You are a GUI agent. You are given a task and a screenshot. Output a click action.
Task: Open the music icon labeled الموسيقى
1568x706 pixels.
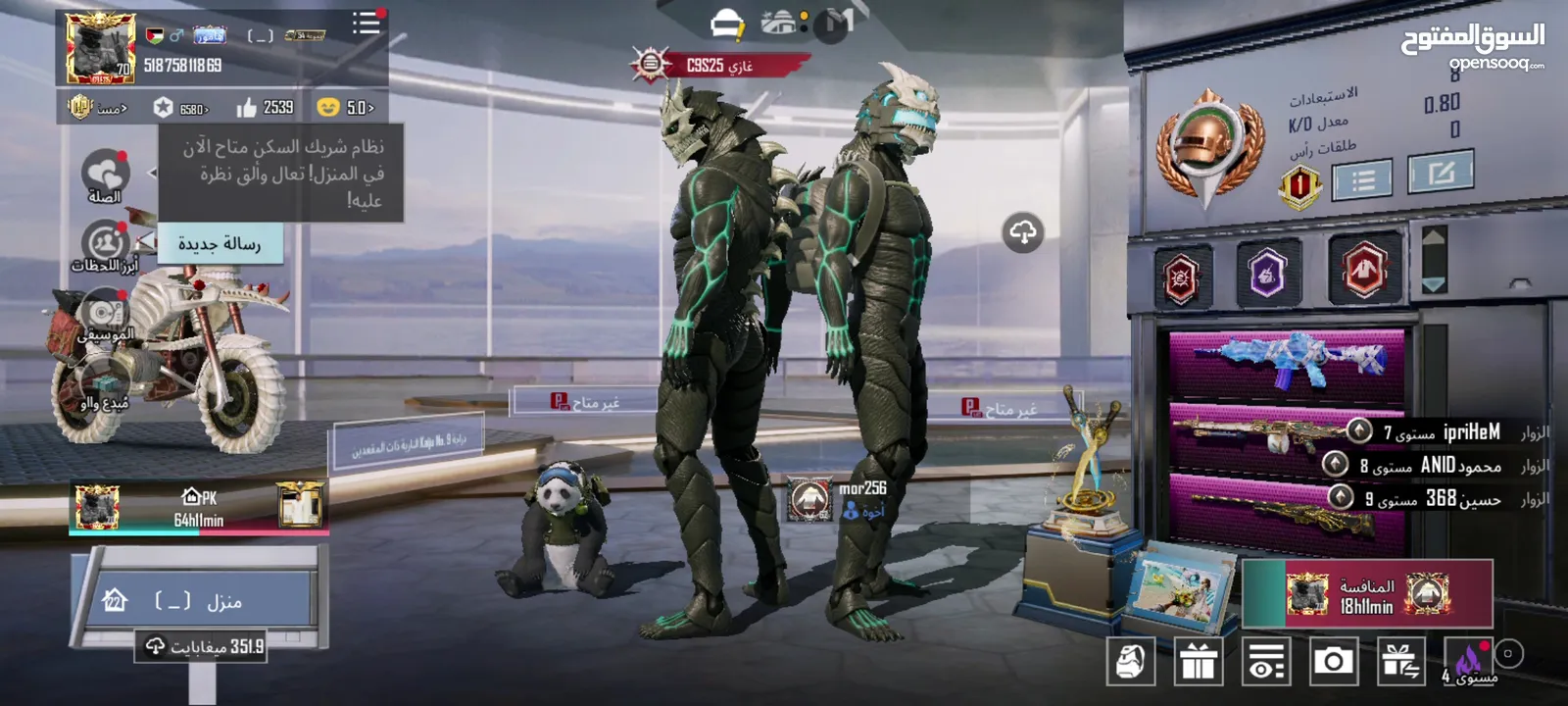104,316
